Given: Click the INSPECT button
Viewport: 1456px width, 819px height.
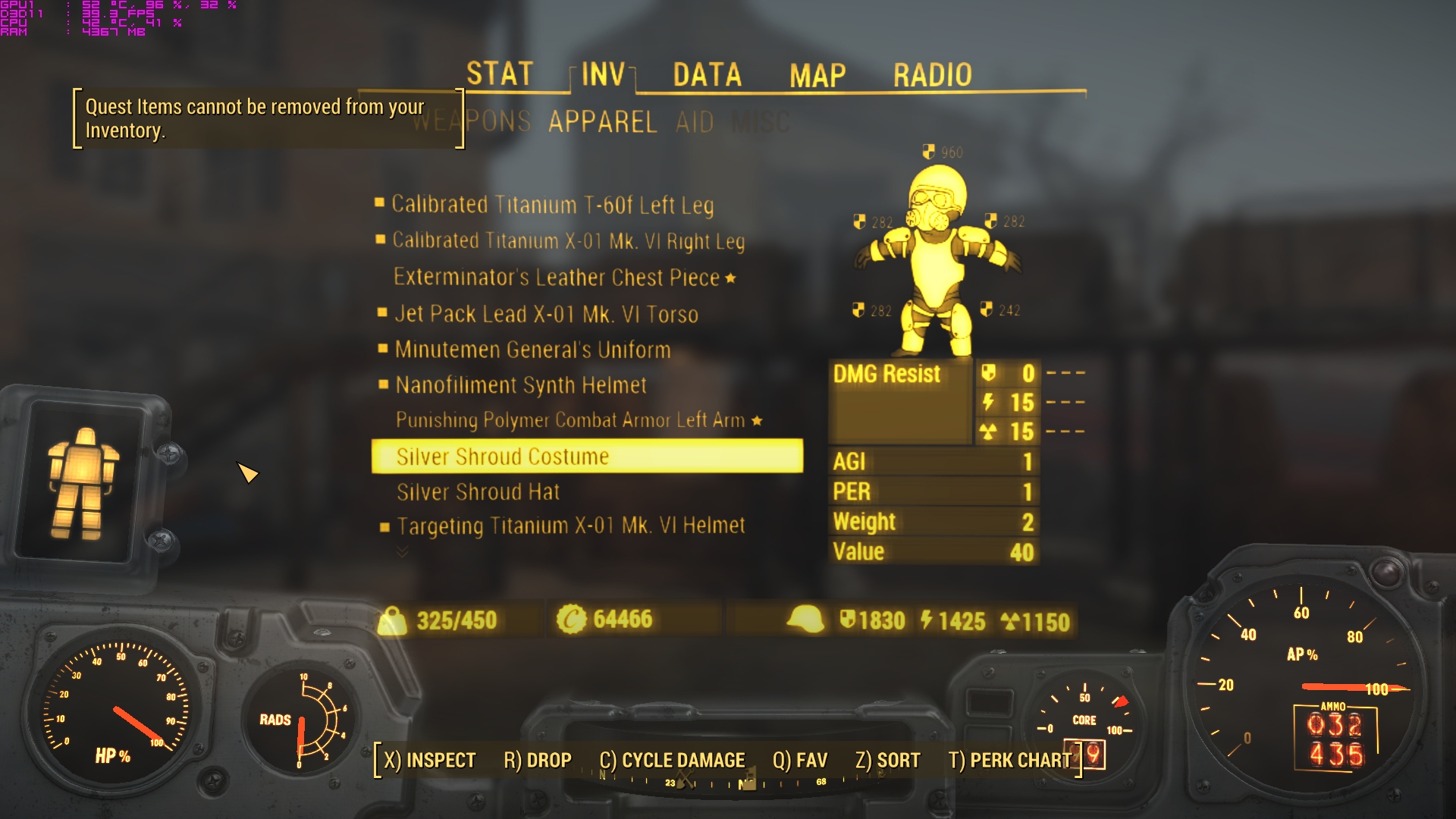Looking at the screenshot, I should click(430, 759).
